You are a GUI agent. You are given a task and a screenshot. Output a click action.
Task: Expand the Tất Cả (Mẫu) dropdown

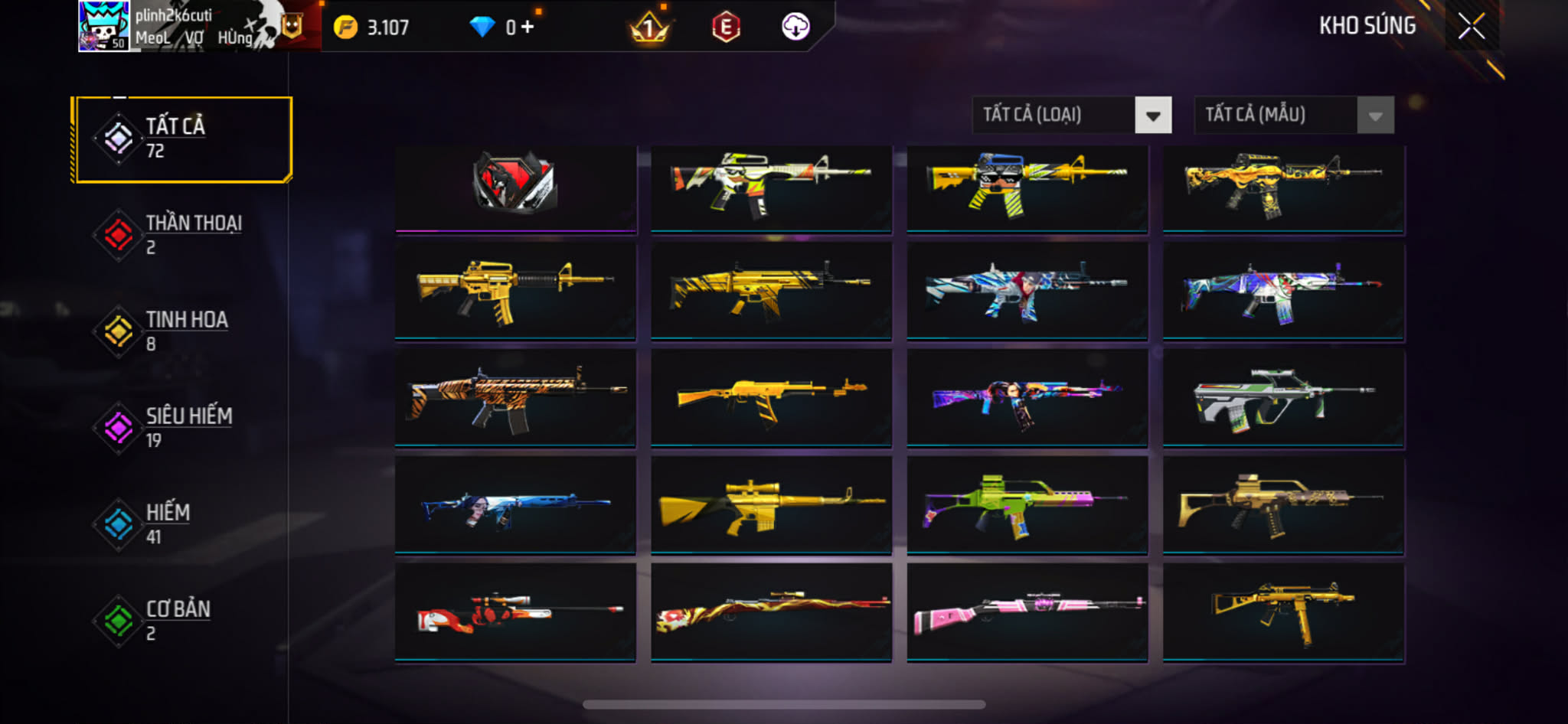tap(1293, 116)
